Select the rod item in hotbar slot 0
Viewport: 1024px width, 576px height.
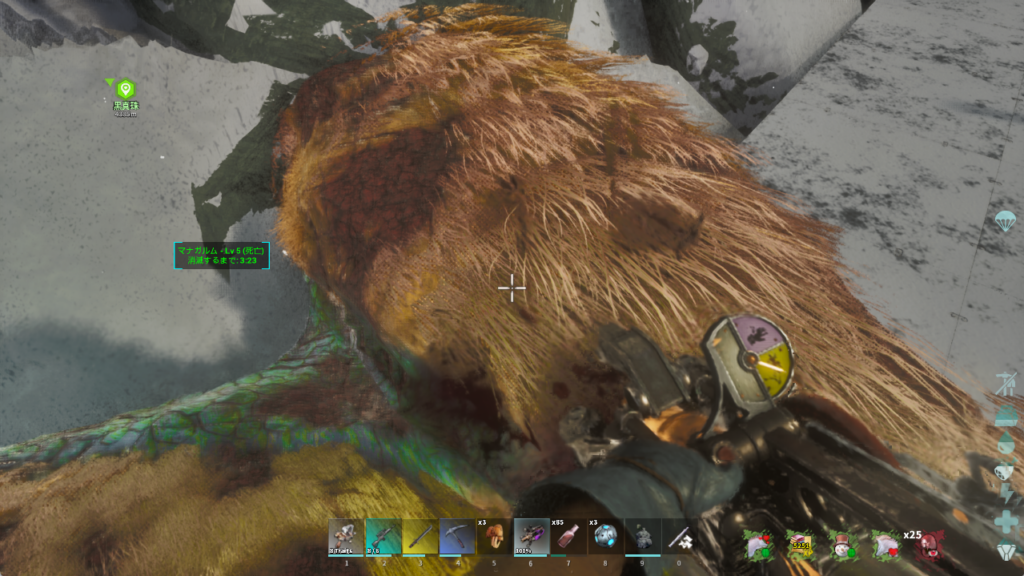coord(679,536)
